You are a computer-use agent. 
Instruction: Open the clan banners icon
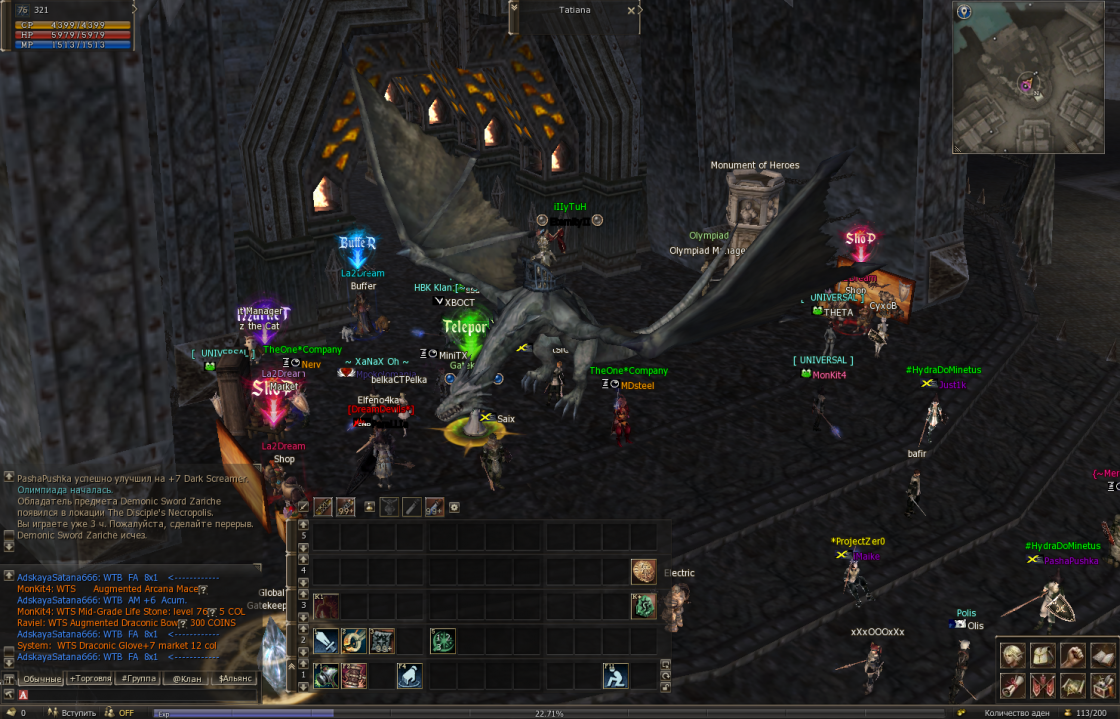(1044, 686)
